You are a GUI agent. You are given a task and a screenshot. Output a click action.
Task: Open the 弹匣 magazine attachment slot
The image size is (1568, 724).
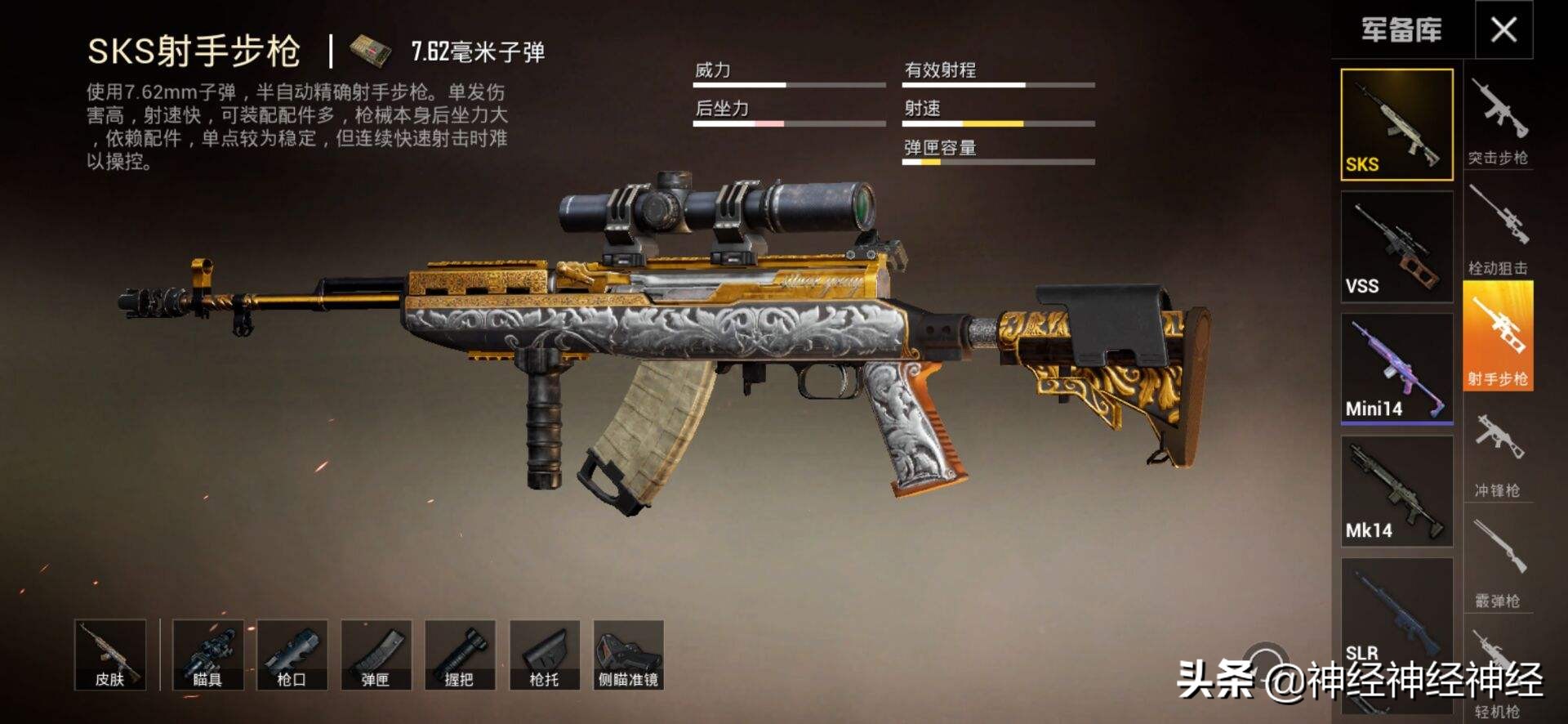tap(376, 655)
